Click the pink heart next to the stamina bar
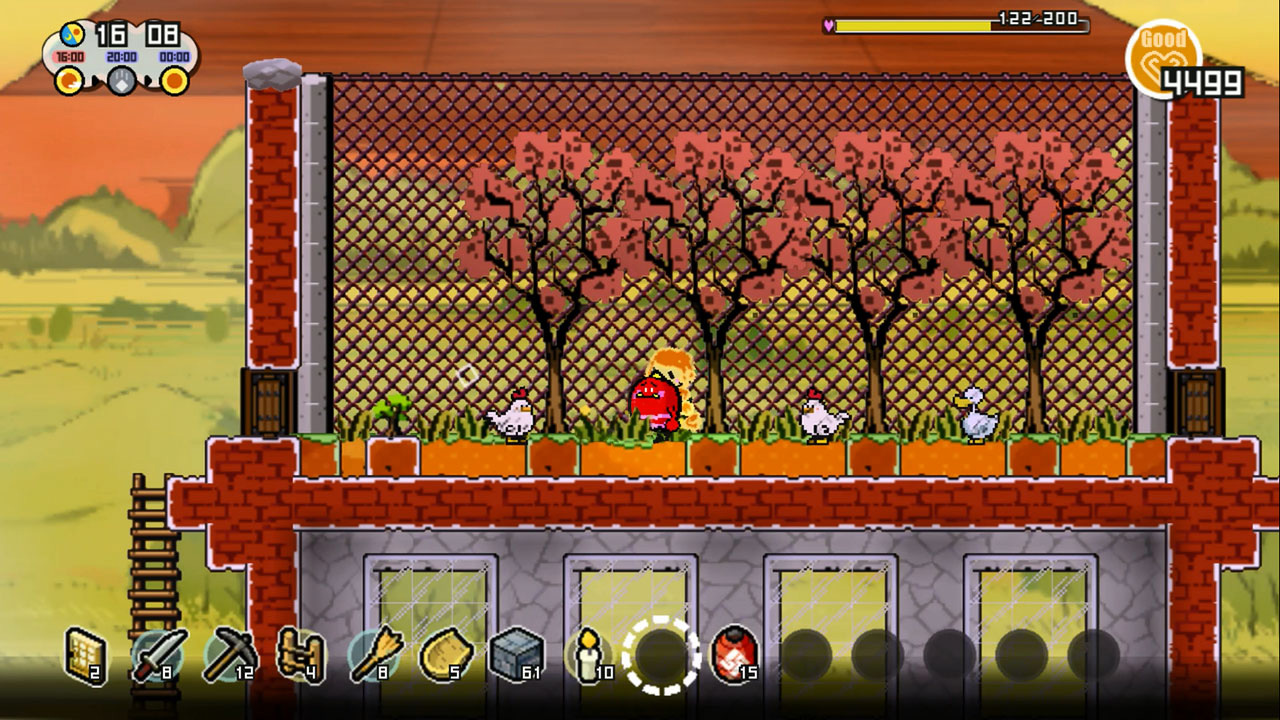The width and height of the screenshot is (1280, 720). pos(828,26)
